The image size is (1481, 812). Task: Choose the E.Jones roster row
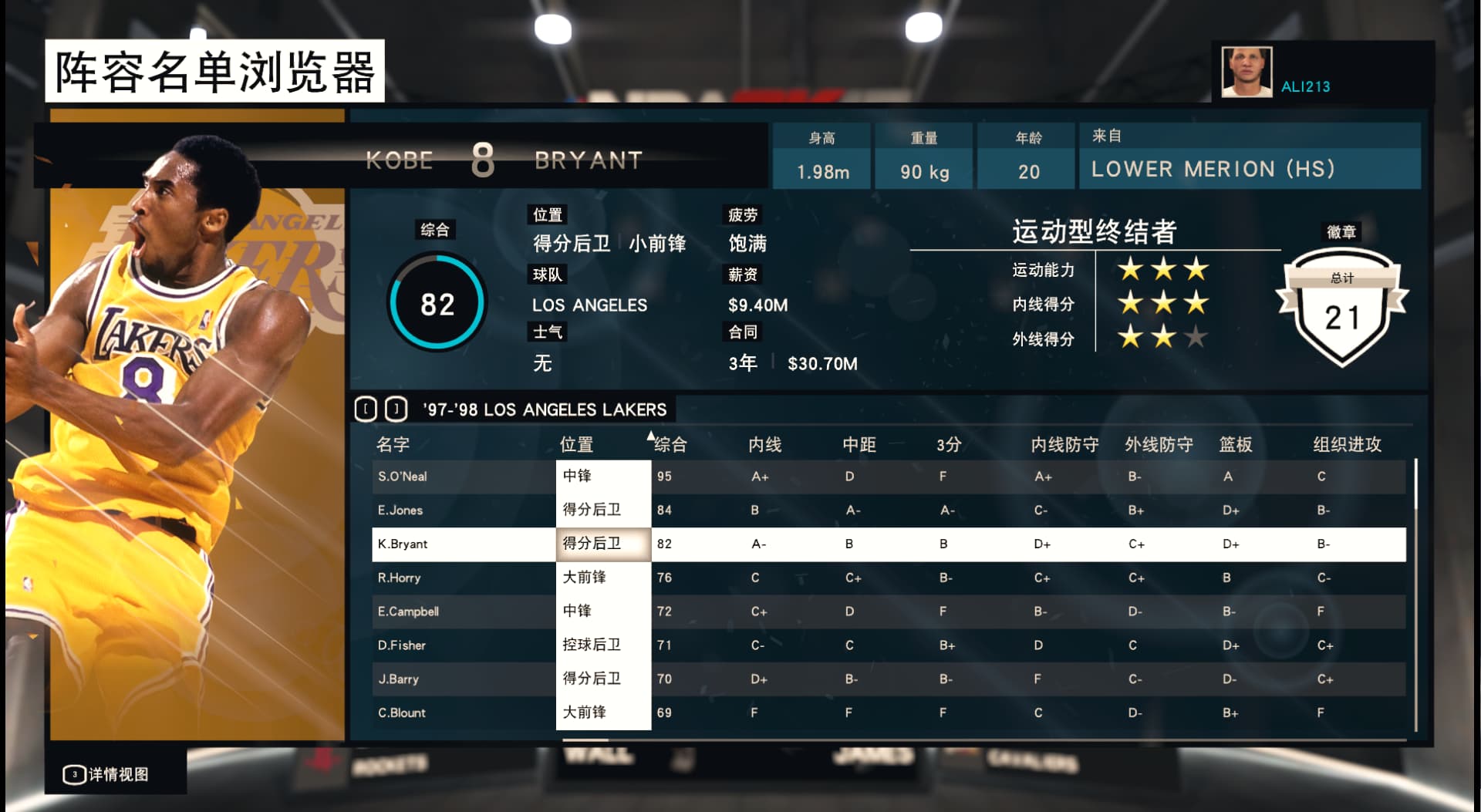click(x=400, y=510)
